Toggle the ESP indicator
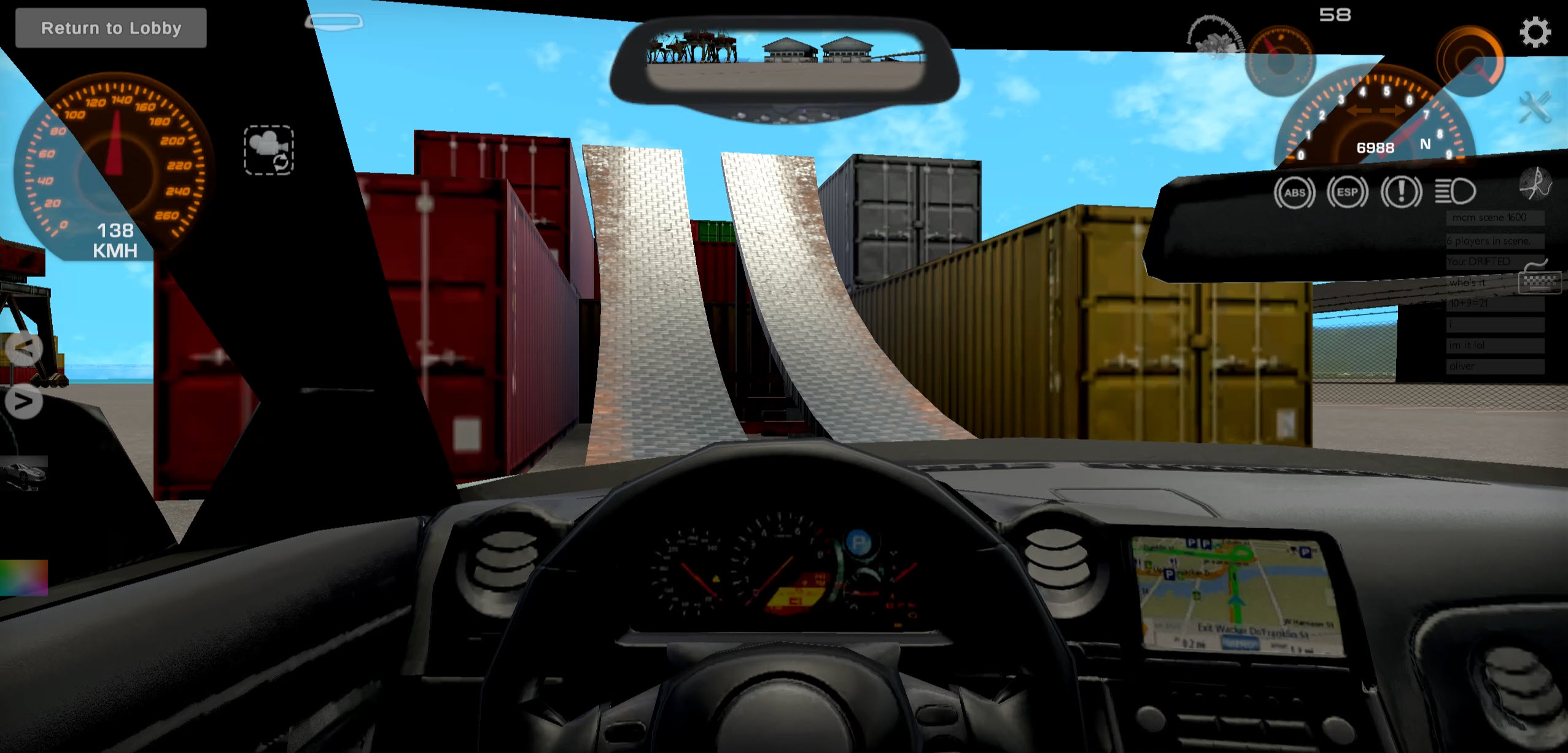Viewport: 1568px width, 753px height. tap(1349, 192)
